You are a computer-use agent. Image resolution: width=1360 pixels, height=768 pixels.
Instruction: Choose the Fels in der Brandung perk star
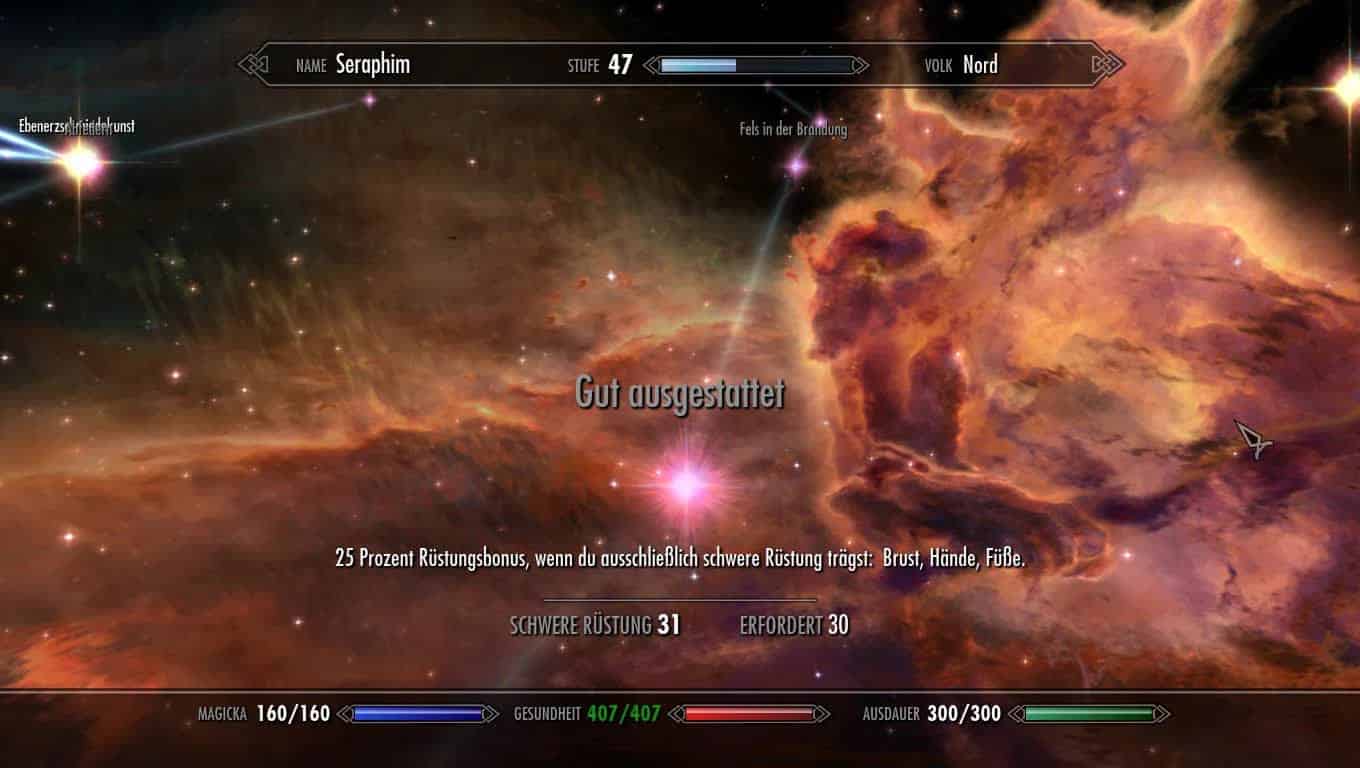[x=797, y=163]
